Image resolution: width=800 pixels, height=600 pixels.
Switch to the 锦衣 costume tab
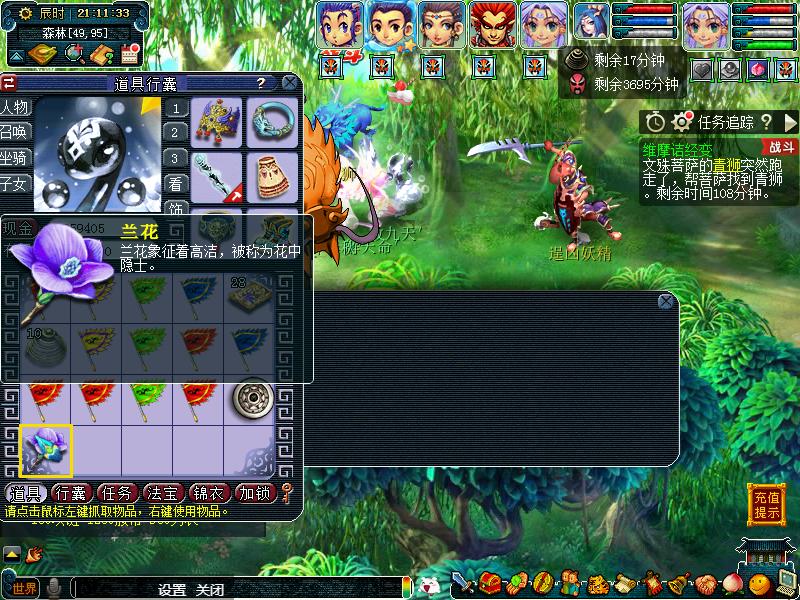point(209,493)
